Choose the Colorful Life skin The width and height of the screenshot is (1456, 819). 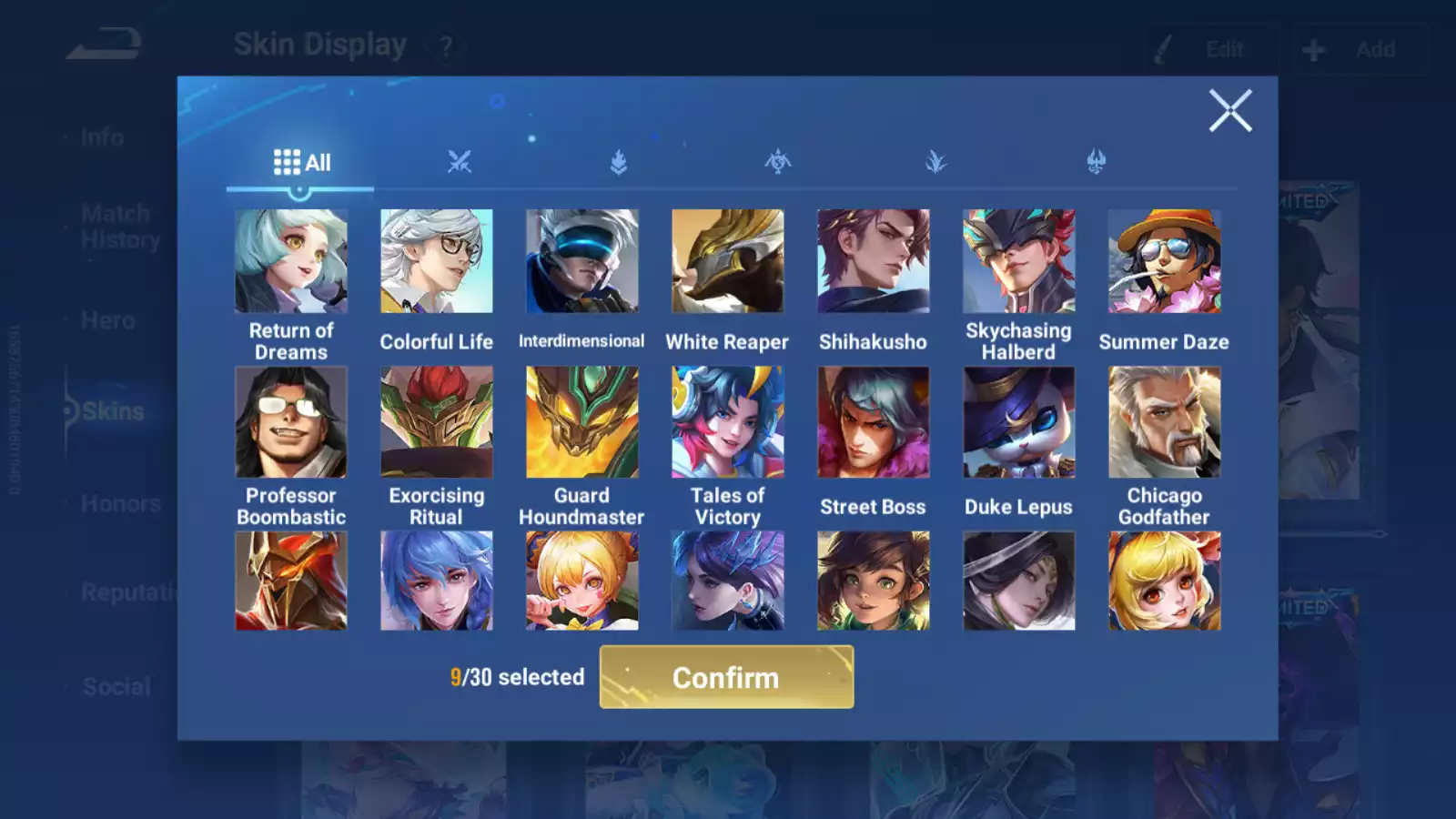(437, 262)
